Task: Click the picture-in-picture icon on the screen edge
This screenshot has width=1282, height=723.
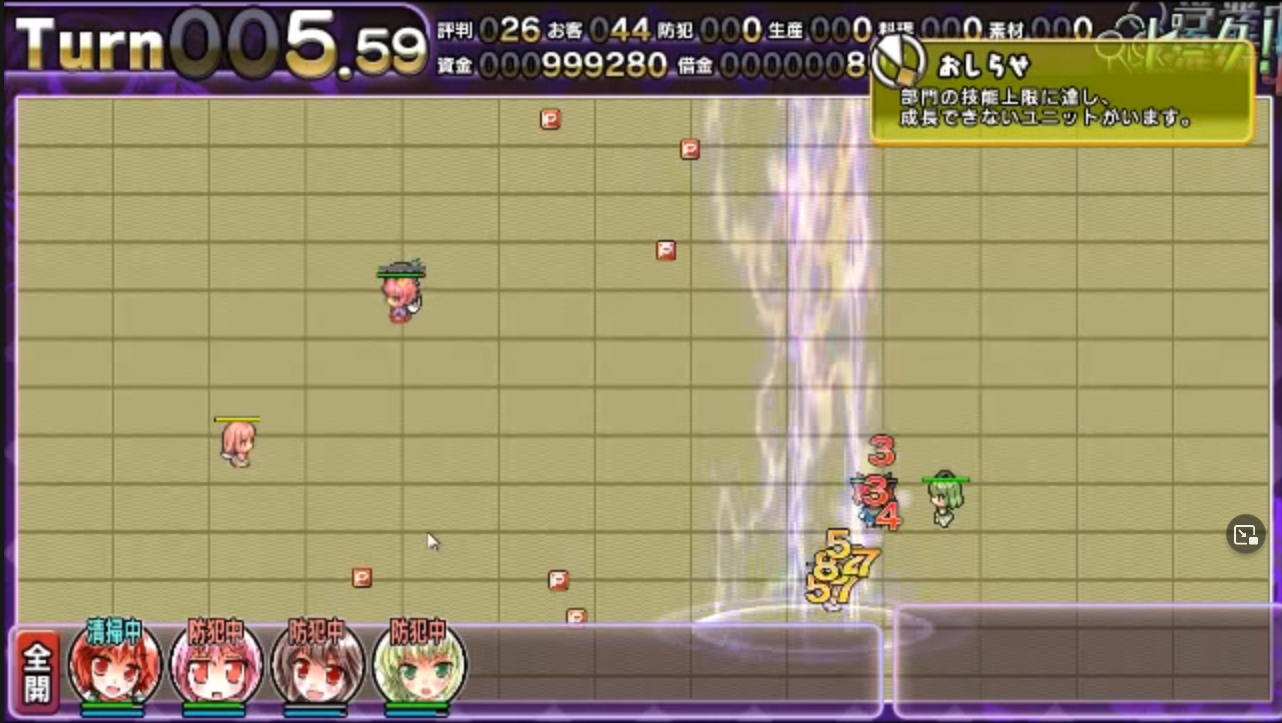Action: click(x=1246, y=534)
